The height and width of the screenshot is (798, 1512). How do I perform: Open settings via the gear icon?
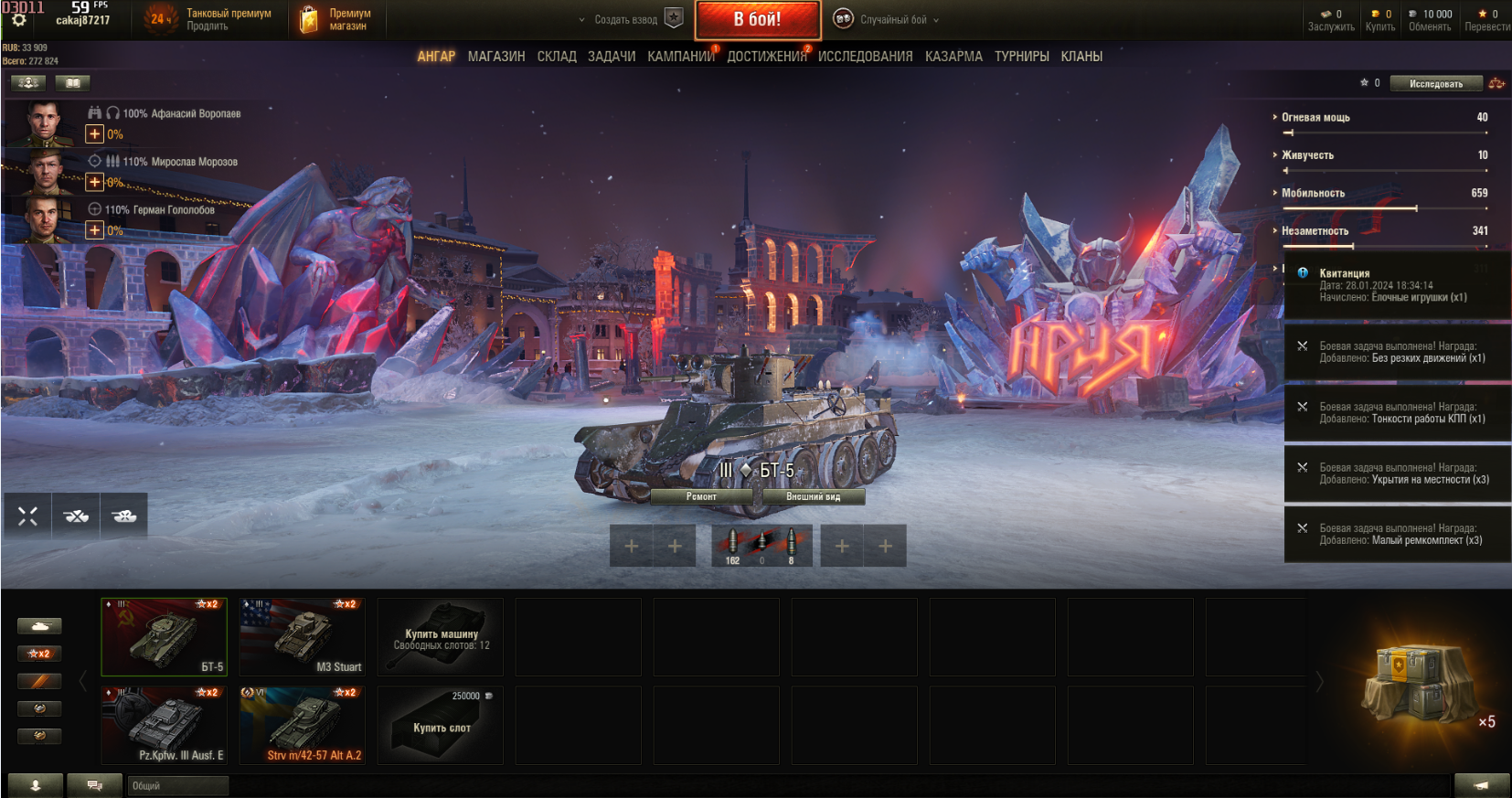18,20
